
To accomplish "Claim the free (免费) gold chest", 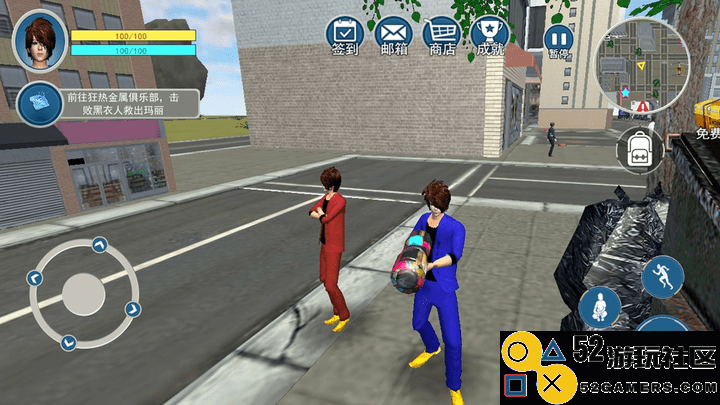I will [706, 118].
